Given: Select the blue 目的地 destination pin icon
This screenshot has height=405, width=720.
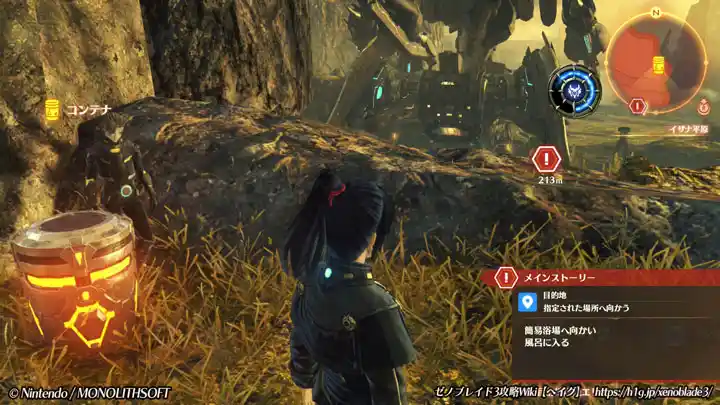Looking at the screenshot, I should (x=528, y=302).
